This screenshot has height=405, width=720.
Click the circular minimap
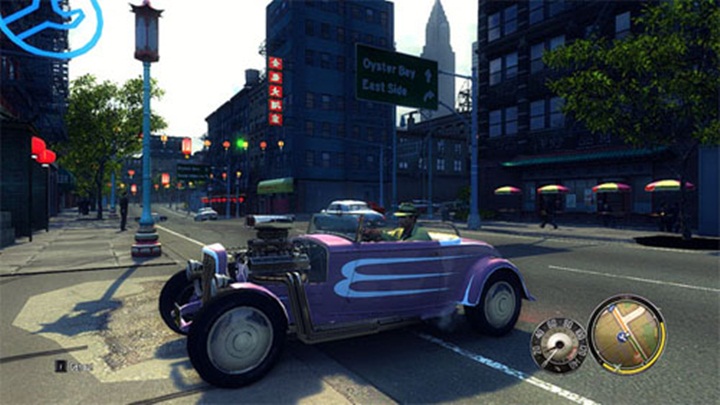tap(626, 334)
